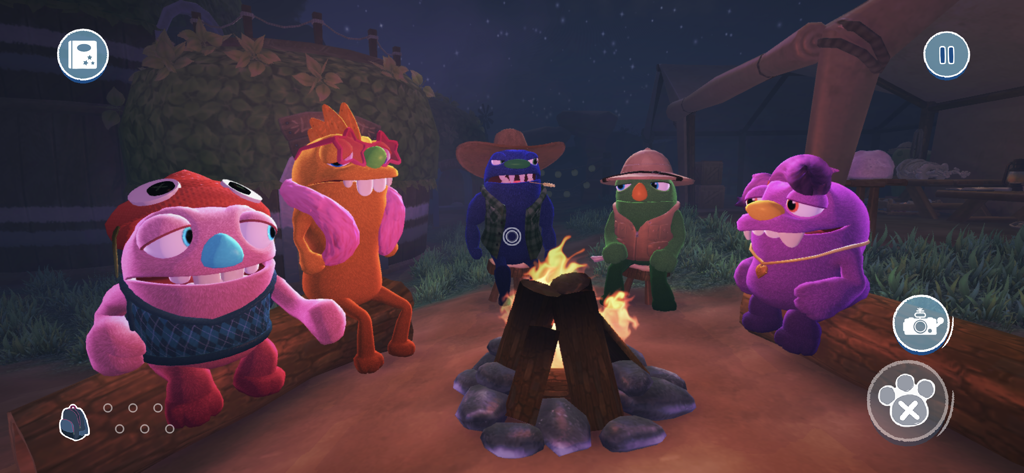Pause the game
The image size is (1024, 473).
coord(946,55)
